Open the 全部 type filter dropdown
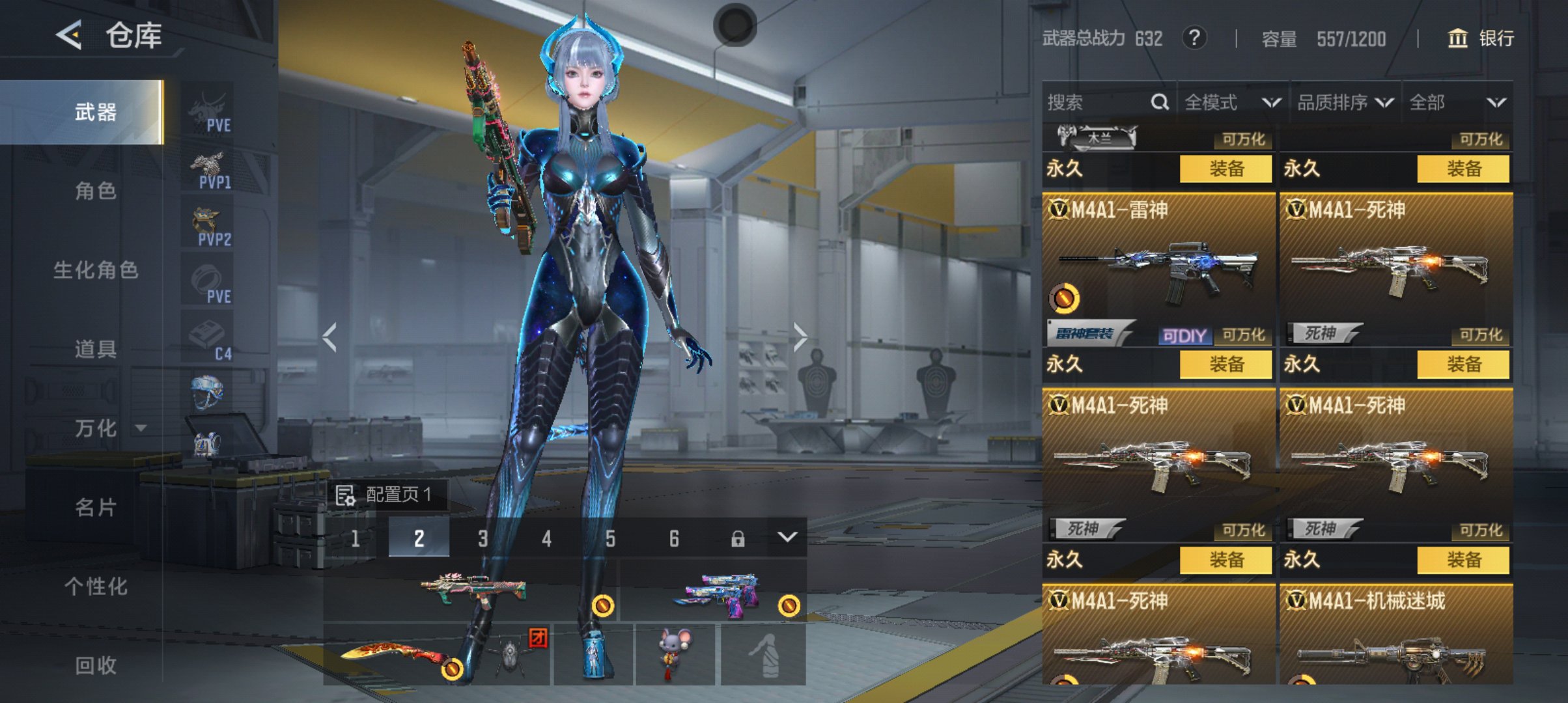The image size is (1568, 703). 1457,102
